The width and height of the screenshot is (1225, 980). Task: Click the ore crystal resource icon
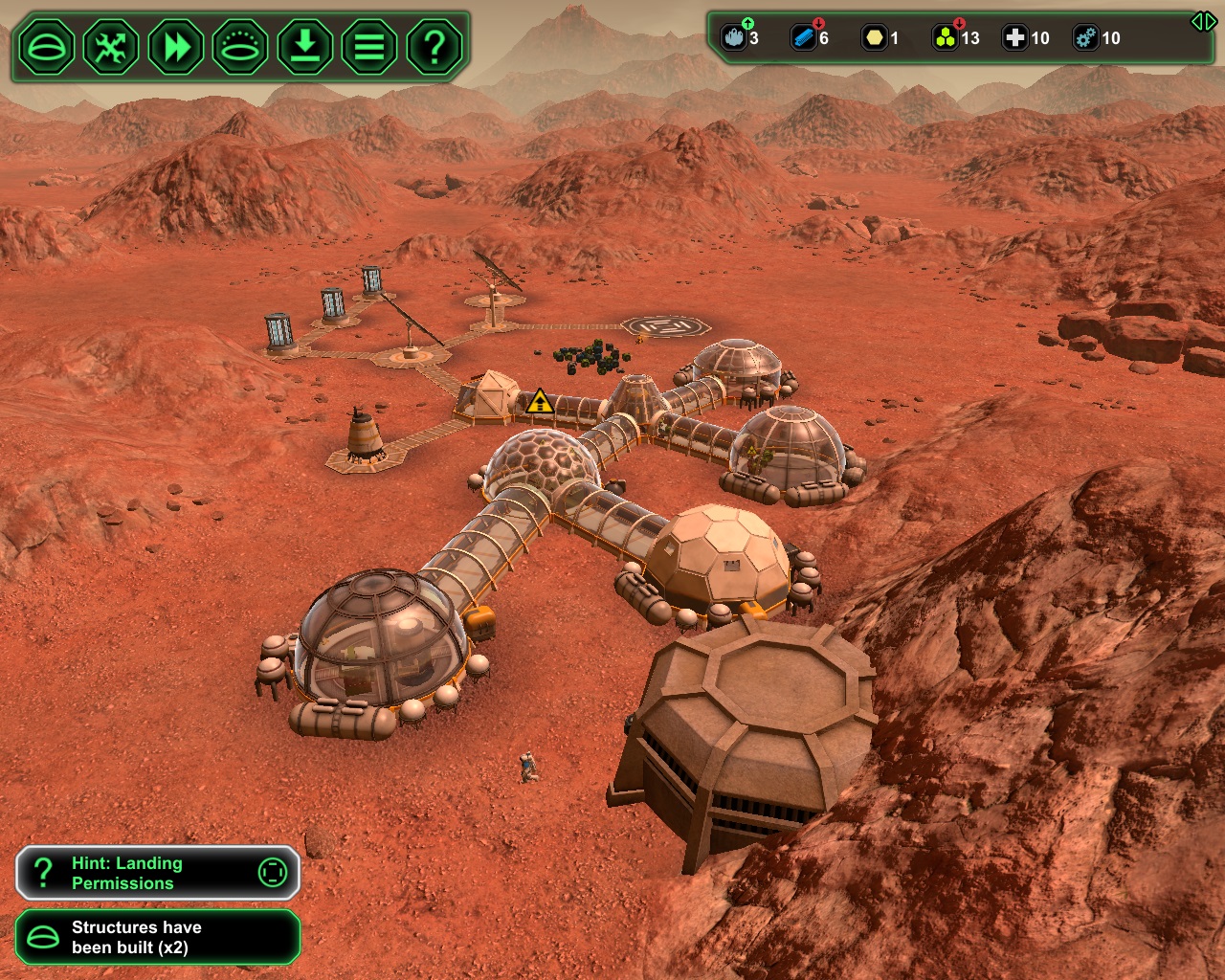(x=733, y=38)
